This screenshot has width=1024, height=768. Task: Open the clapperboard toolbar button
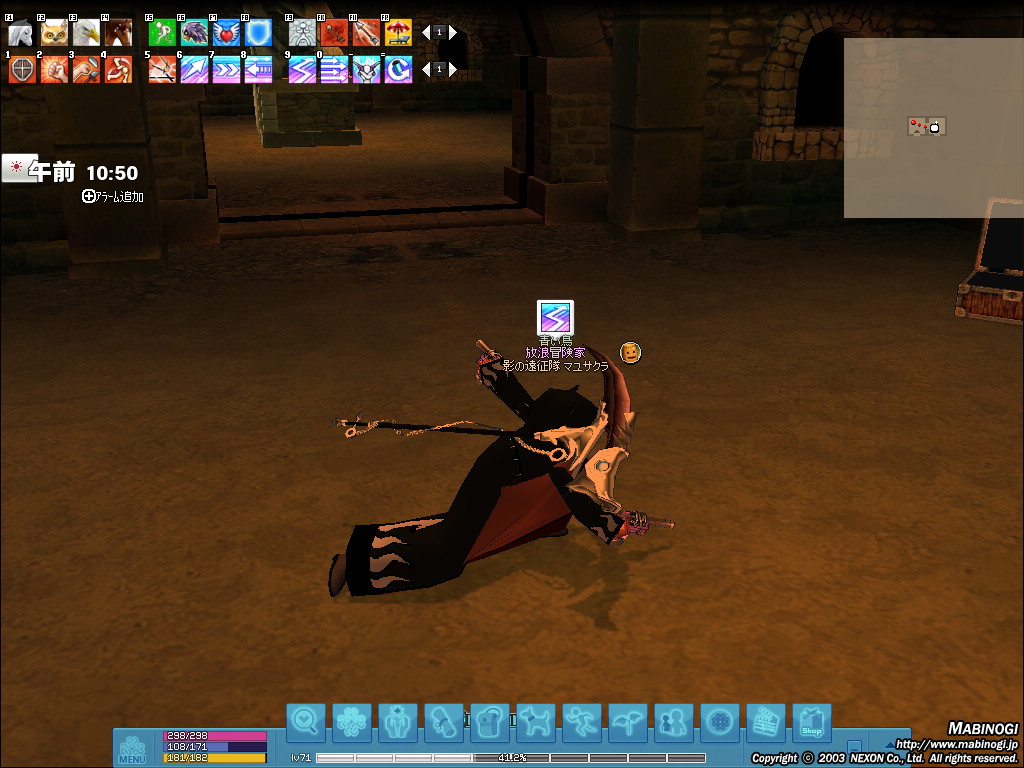pyautogui.click(x=766, y=721)
